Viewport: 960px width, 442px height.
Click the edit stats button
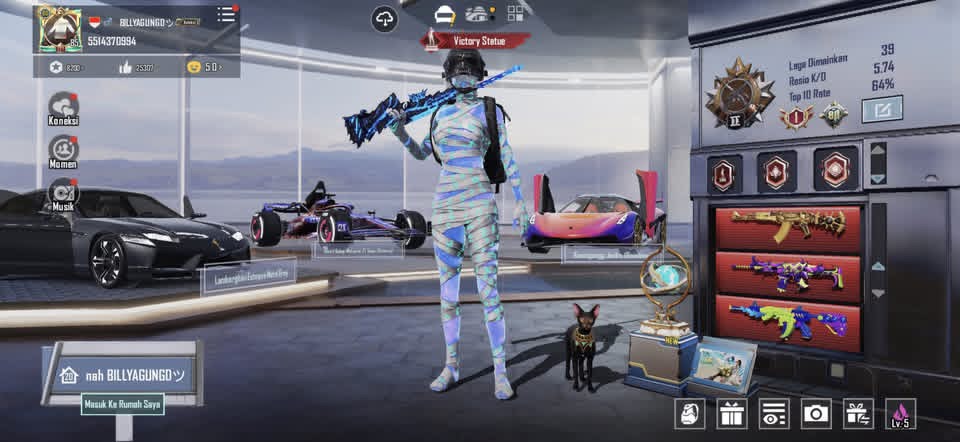881,108
